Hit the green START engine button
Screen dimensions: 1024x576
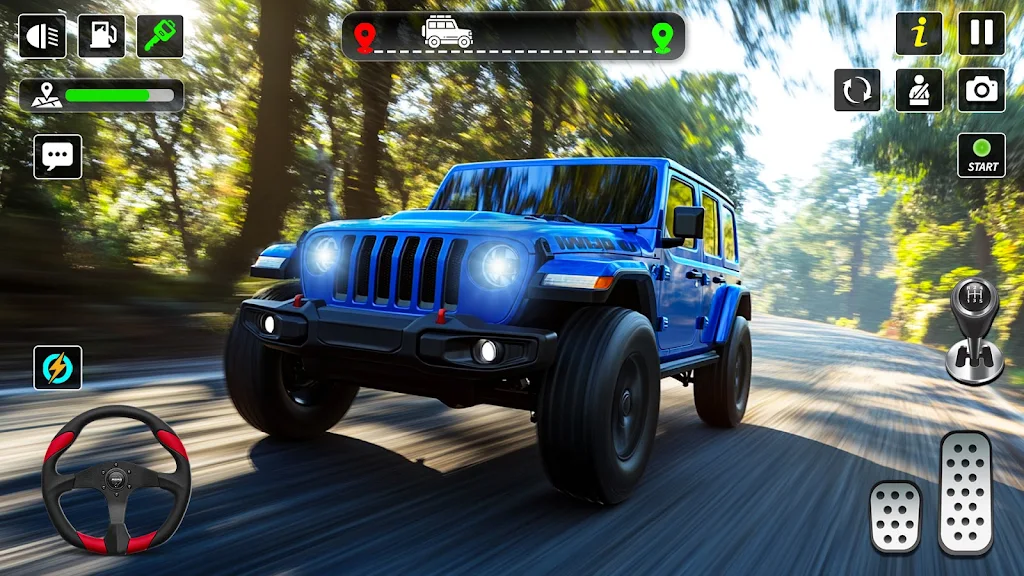coord(981,155)
